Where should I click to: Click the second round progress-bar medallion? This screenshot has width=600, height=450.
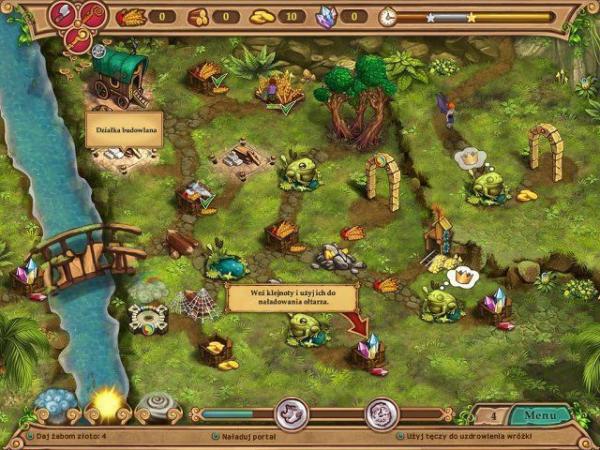tap(381, 412)
